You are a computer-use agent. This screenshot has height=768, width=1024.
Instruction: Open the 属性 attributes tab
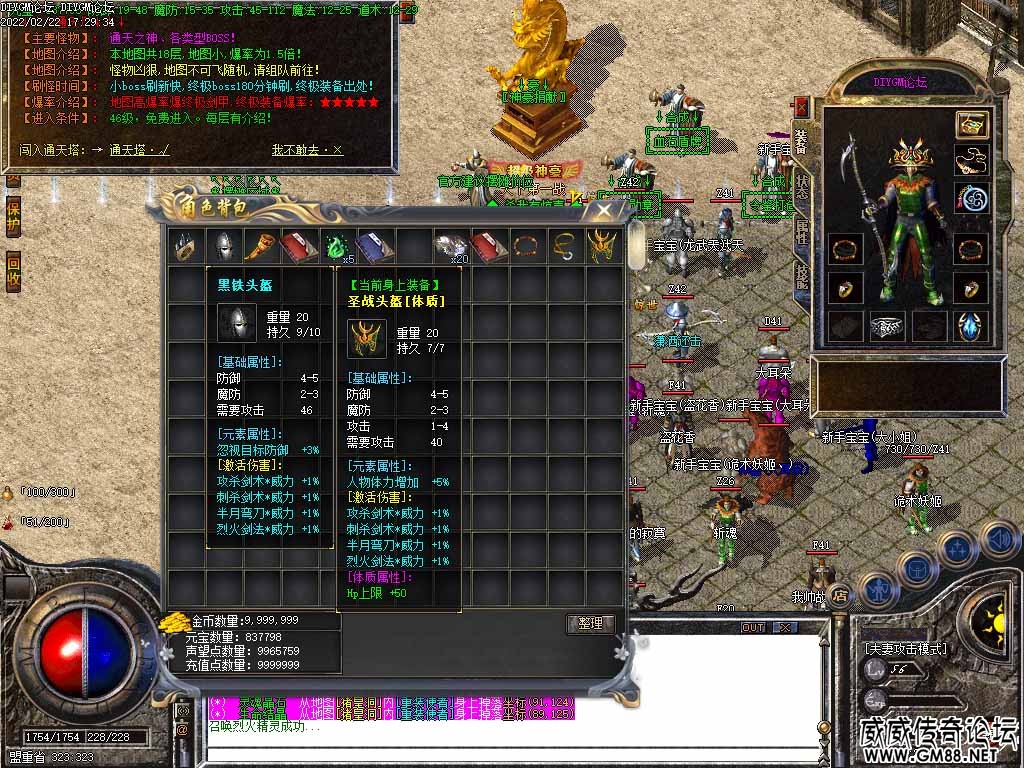802,233
